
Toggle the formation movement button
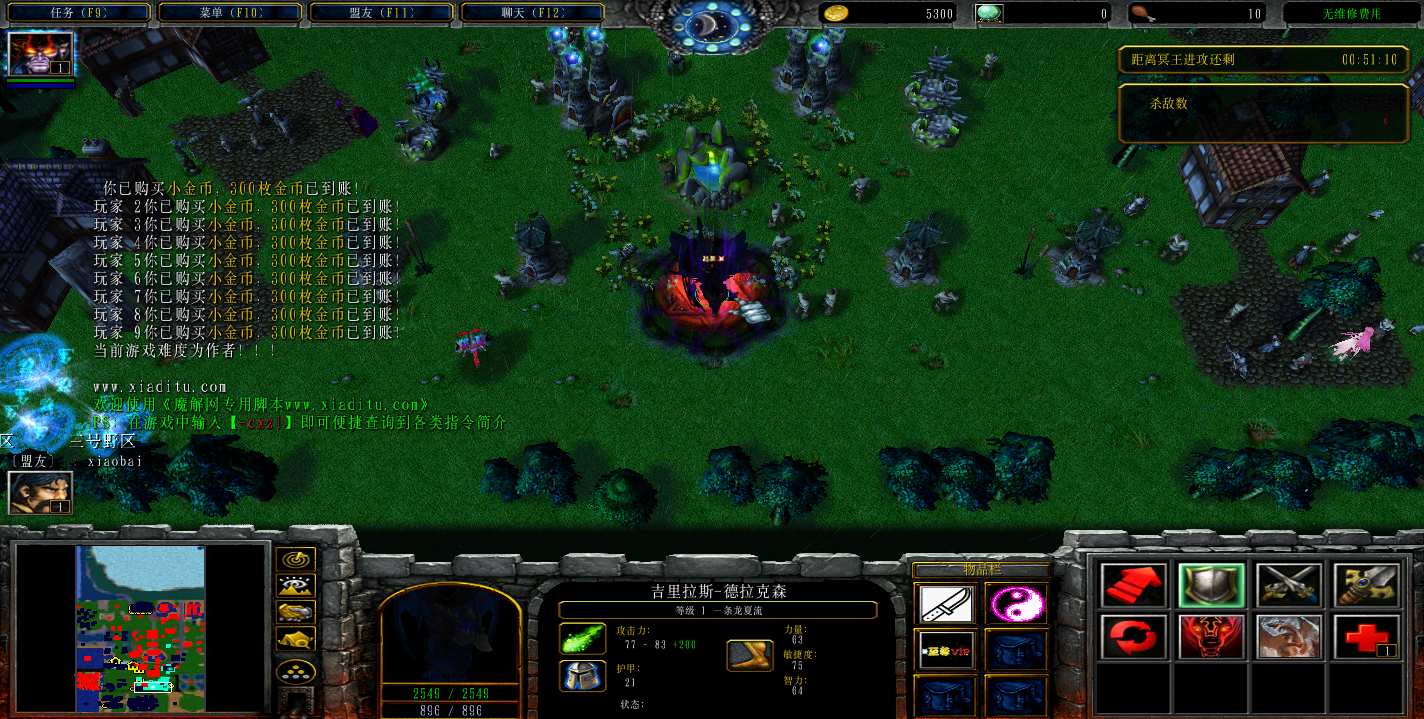point(297,671)
